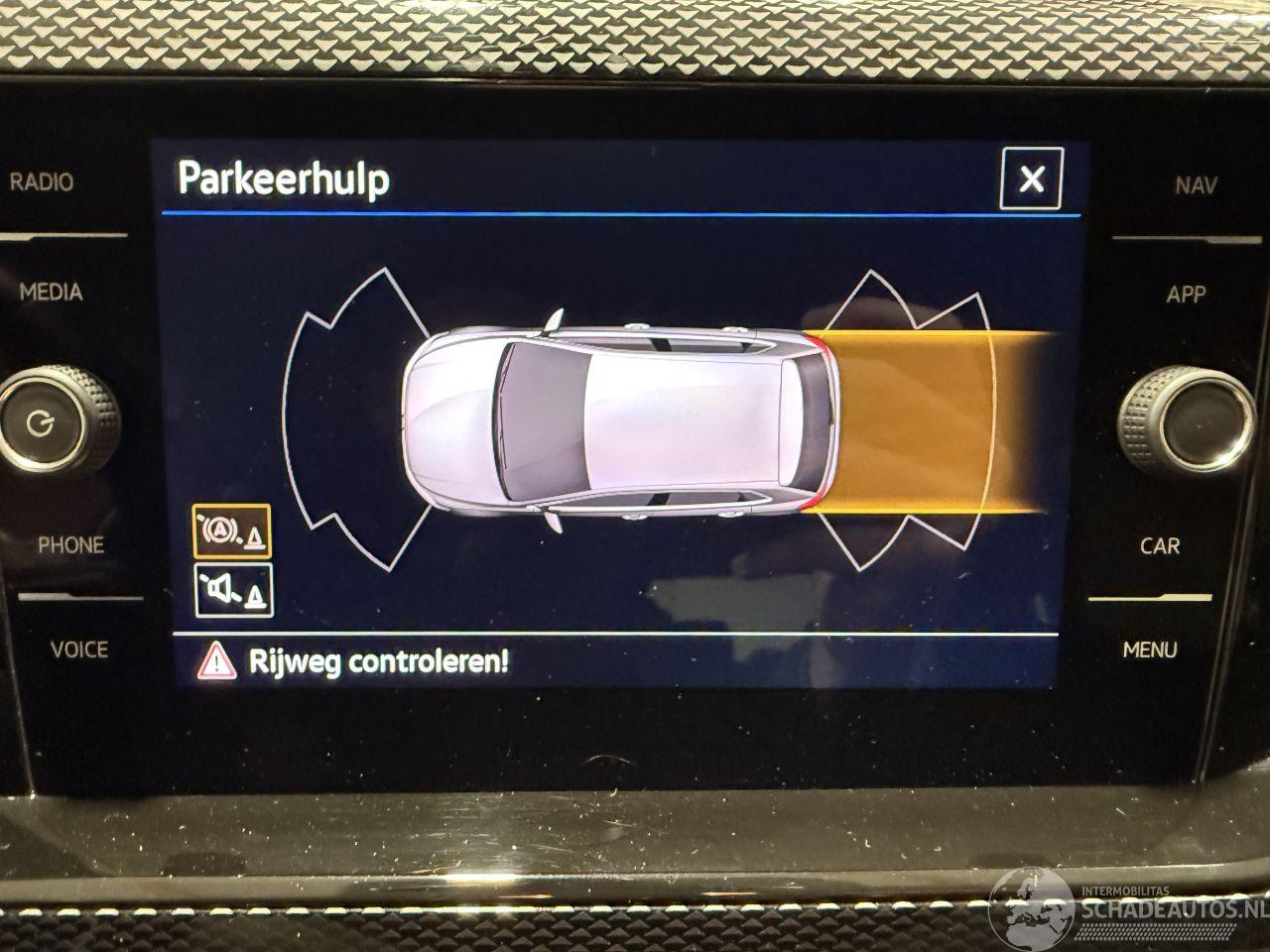Open the NAV navigation screen
Image resolution: width=1270 pixels, height=952 pixels.
coord(1196,184)
